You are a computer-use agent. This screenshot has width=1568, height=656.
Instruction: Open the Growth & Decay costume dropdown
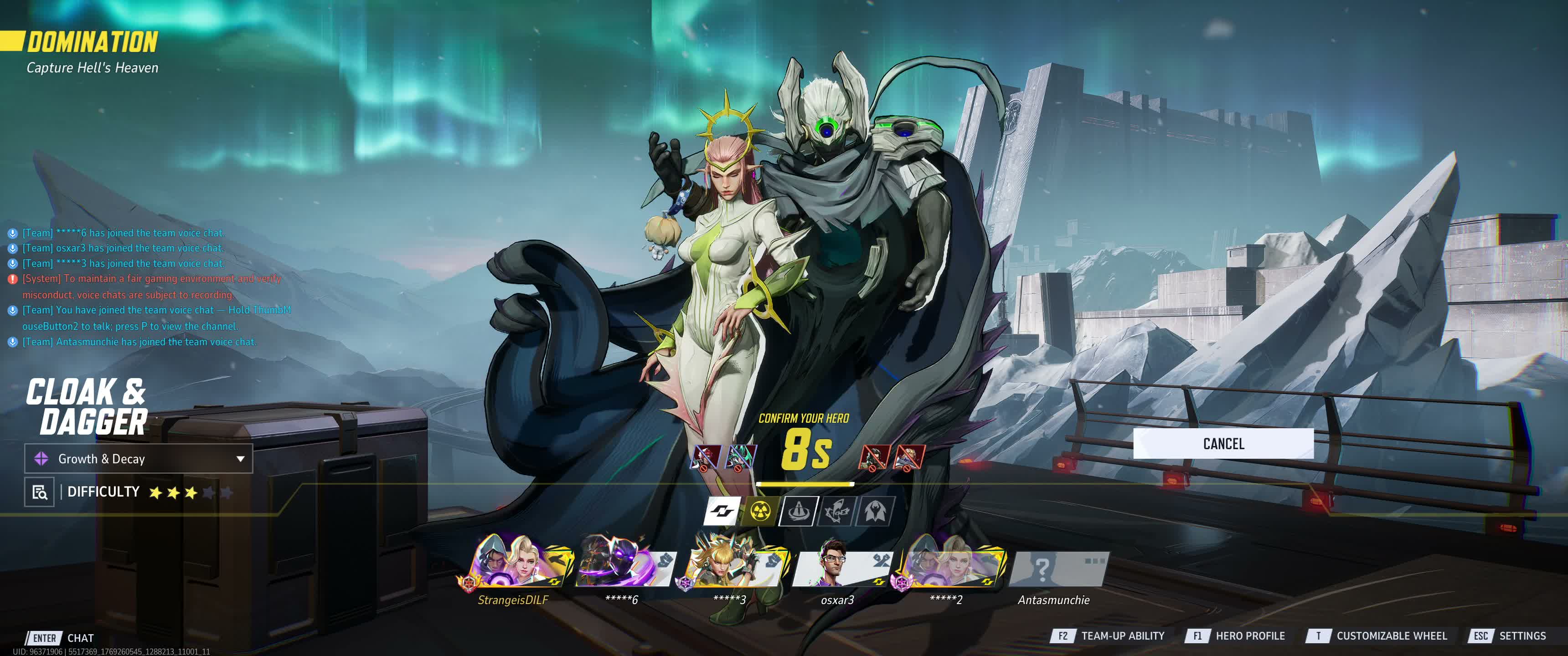[138, 459]
